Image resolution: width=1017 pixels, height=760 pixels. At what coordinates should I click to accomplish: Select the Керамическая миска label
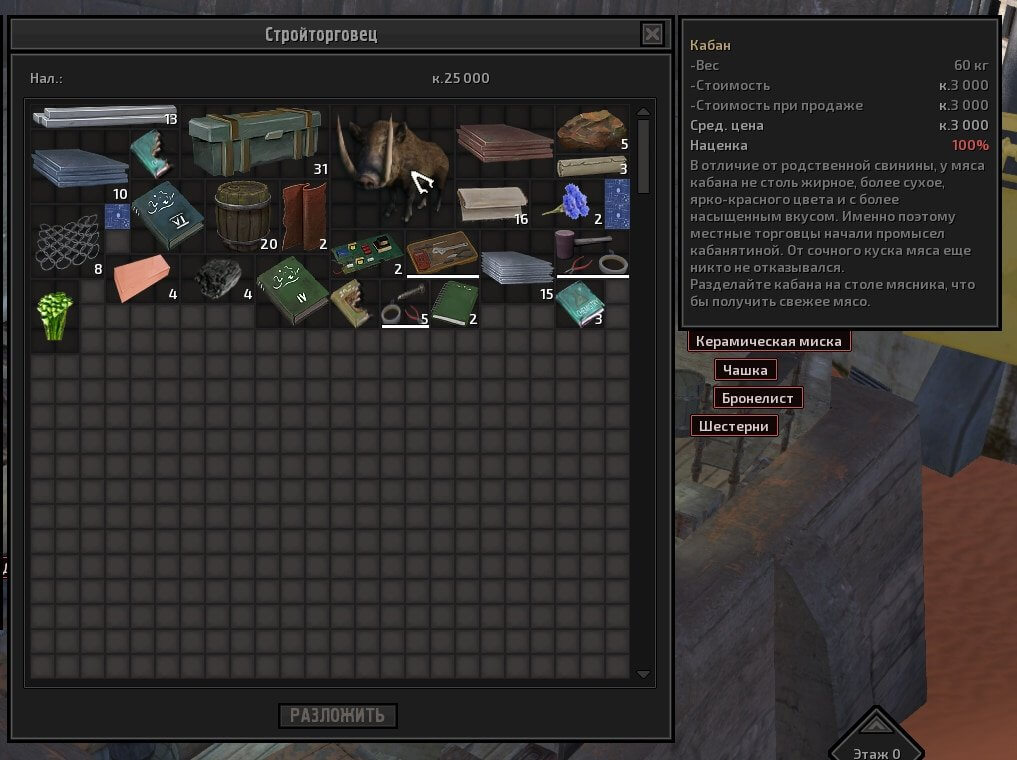pos(769,342)
